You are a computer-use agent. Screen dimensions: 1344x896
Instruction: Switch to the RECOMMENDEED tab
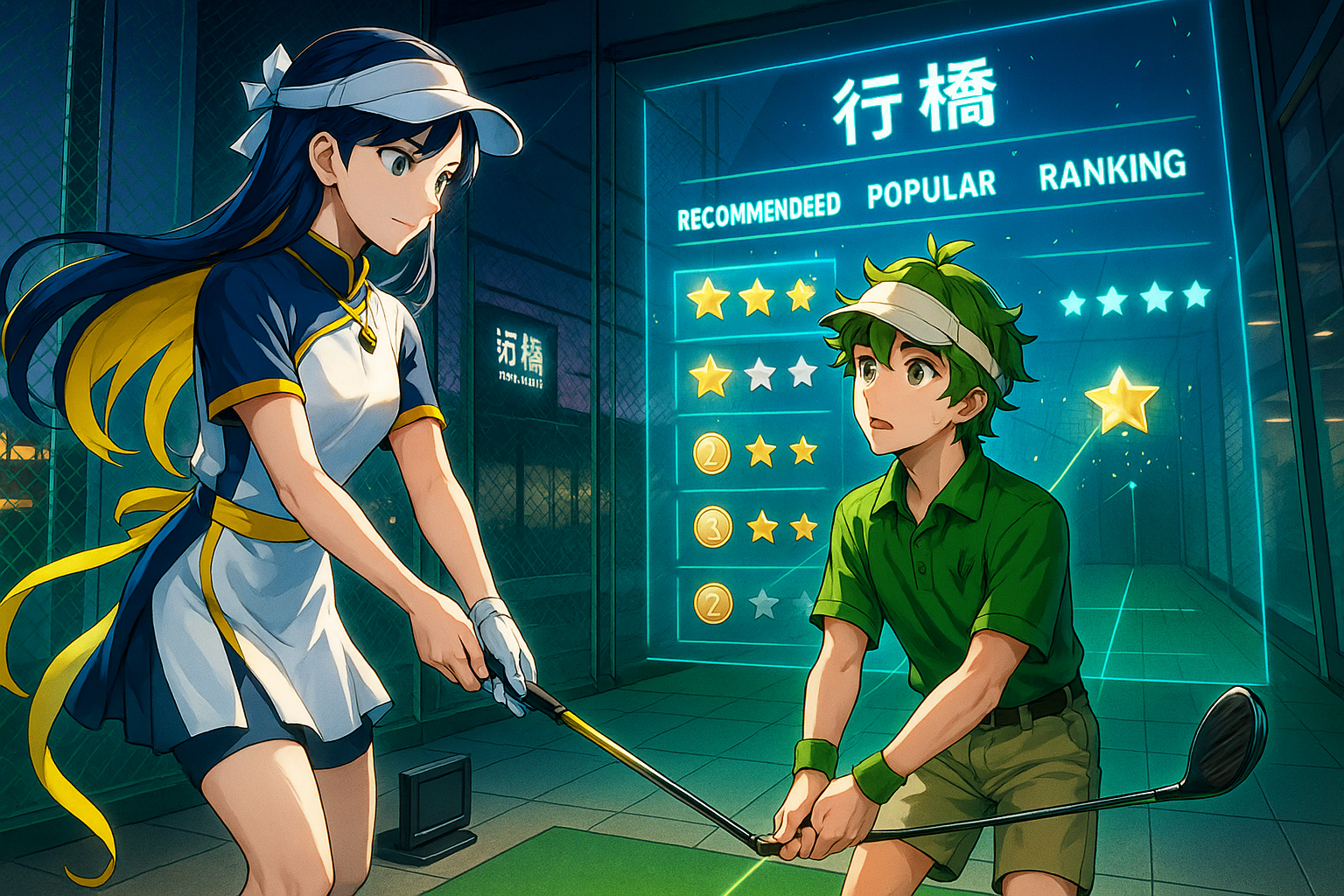(759, 212)
